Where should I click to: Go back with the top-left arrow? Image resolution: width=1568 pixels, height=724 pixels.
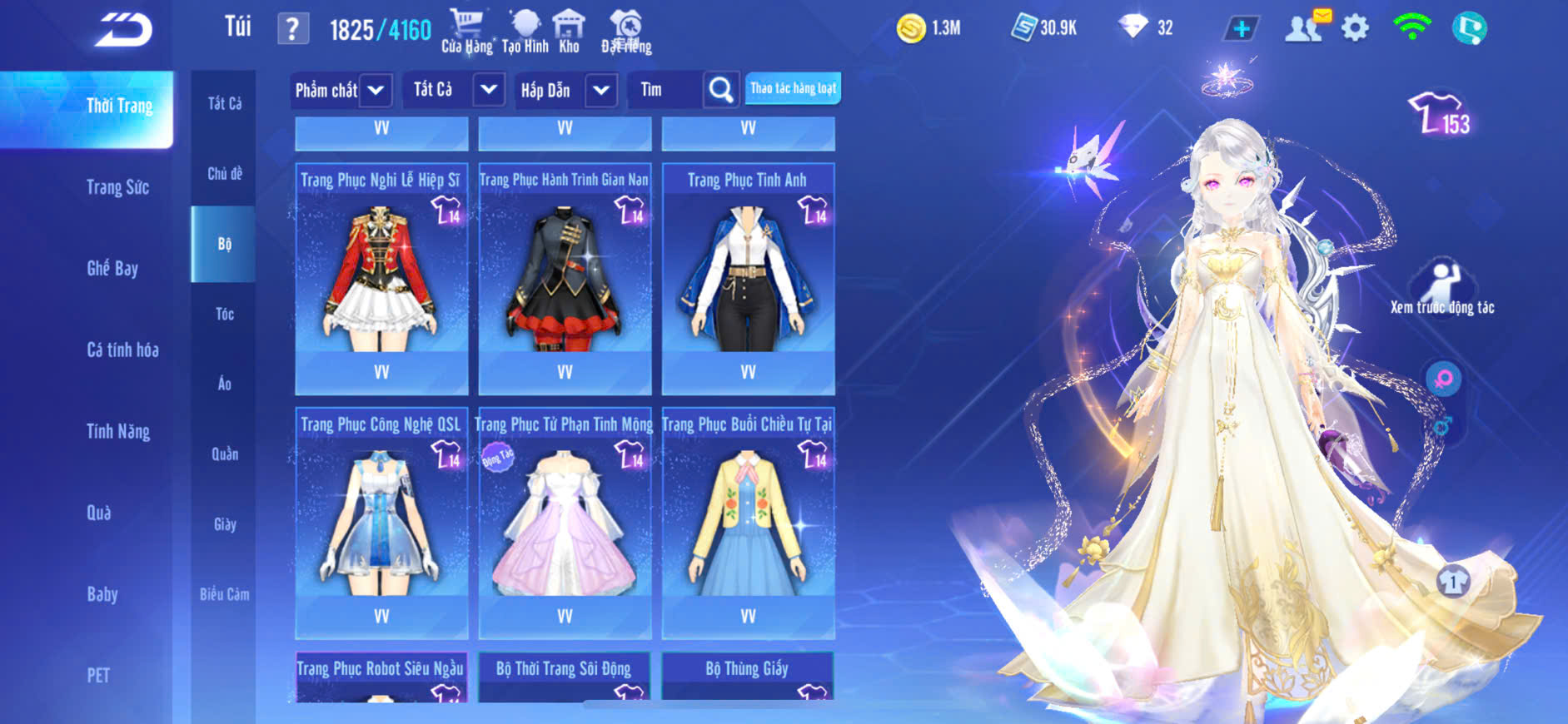[x=123, y=30]
